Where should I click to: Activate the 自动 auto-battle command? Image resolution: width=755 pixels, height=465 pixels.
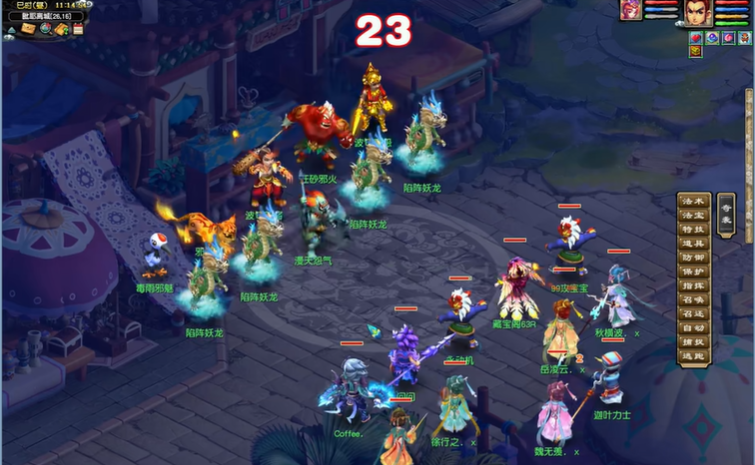click(694, 327)
